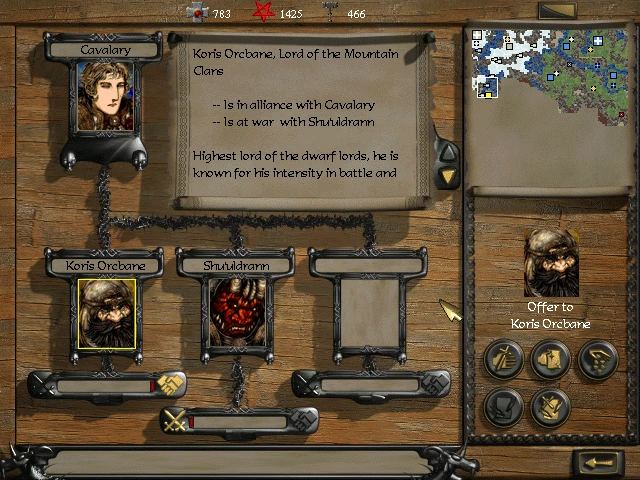This screenshot has height=480, width=640.
Task: Select the crossed-out sword offer icon
Action: (x=550, y=407)
